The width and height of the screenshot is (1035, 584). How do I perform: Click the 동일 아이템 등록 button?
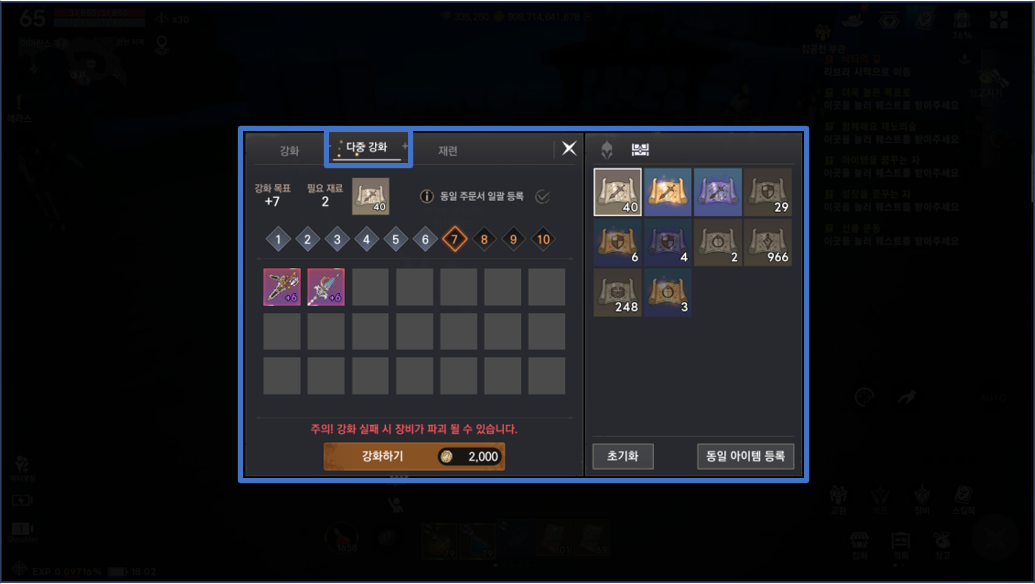tap(745, 456)
